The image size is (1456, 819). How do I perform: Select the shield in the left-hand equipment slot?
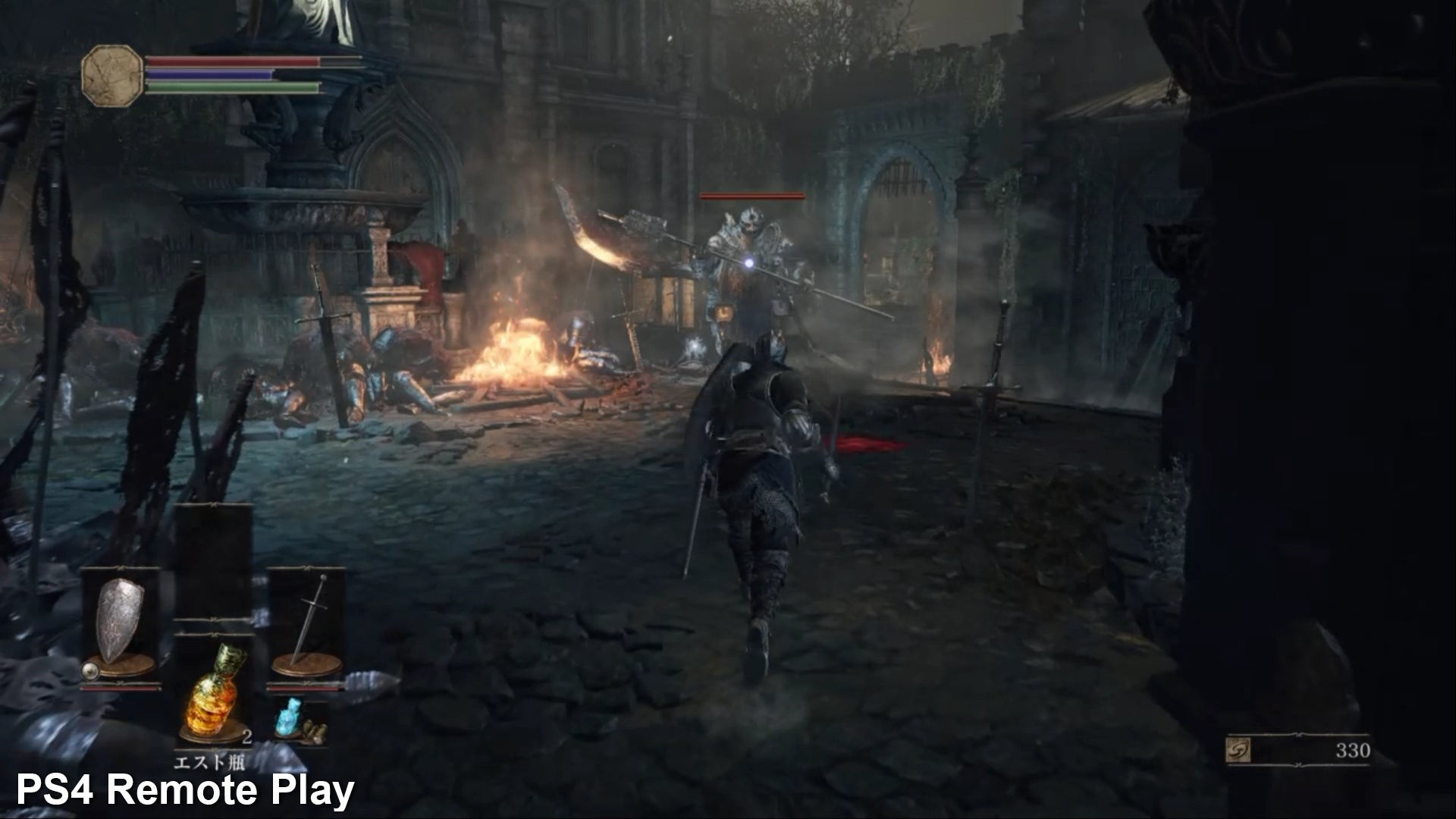121,620
